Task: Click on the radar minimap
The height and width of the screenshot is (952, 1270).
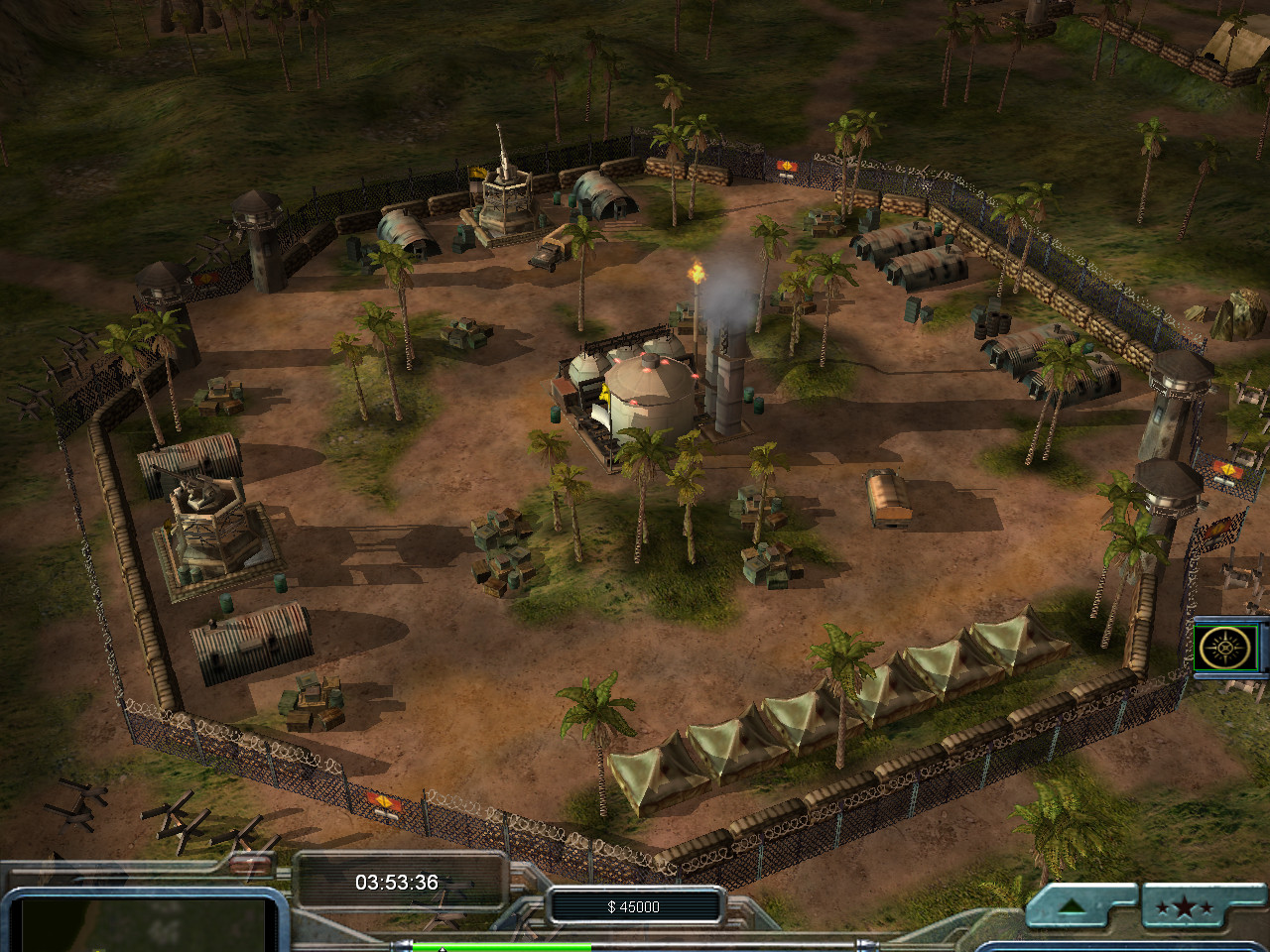Action: [144, 924]
